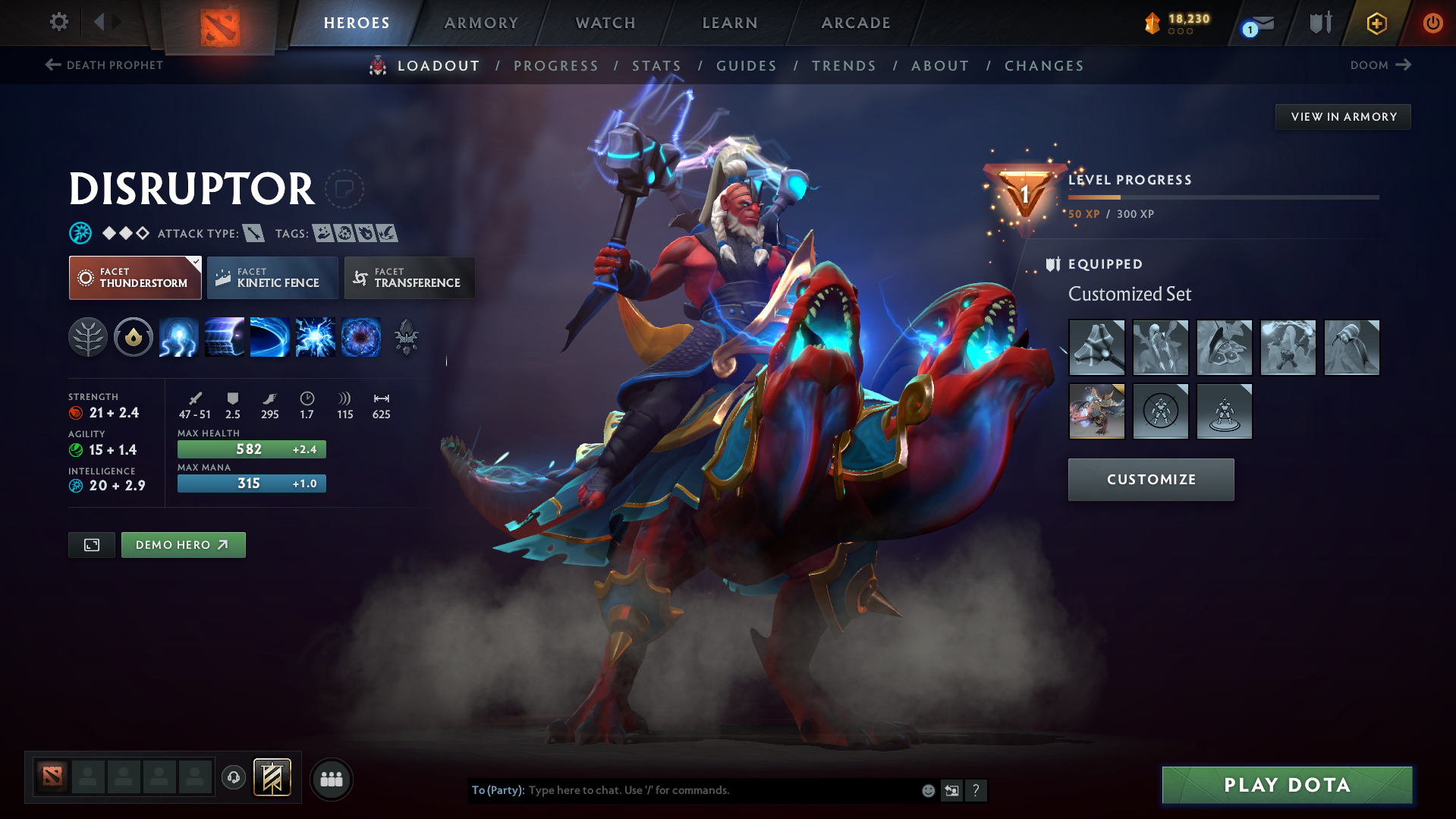Image resolution: width=1456 pixels, height=819 pixels.
Task: Open the settings gear menu
Action: pos(58,22)
